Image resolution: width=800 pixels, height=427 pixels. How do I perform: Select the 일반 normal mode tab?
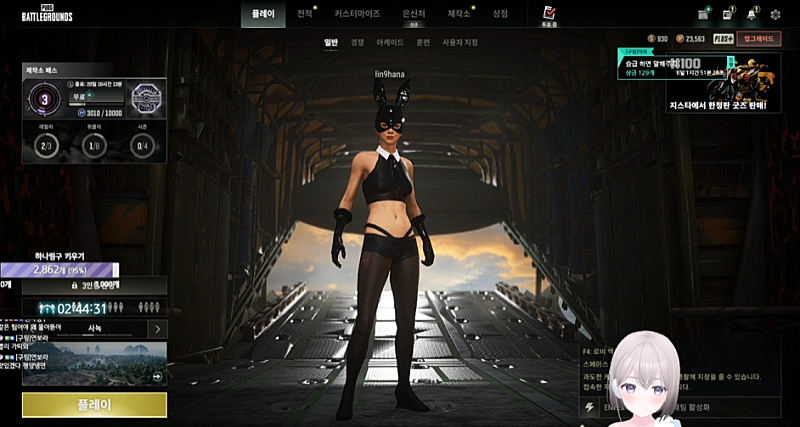tap(331, 42)
